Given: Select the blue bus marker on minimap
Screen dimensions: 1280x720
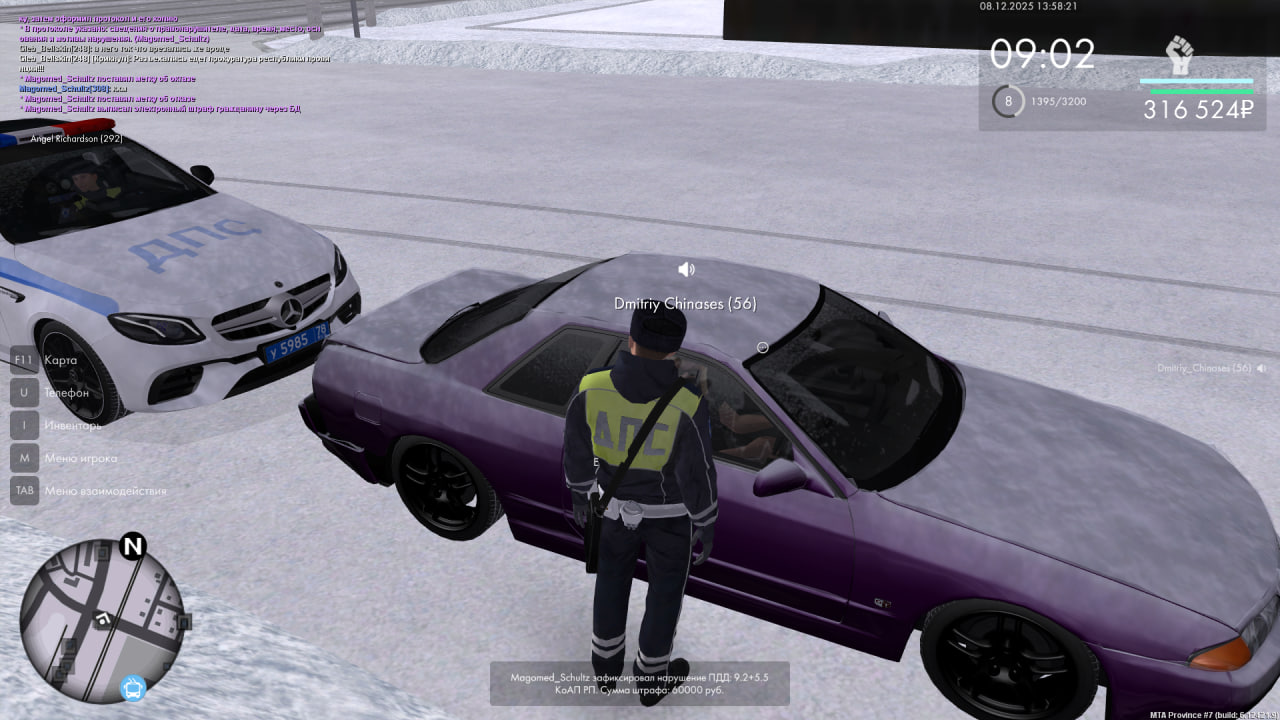Looking at the screenshot, I should pos(133,688).
